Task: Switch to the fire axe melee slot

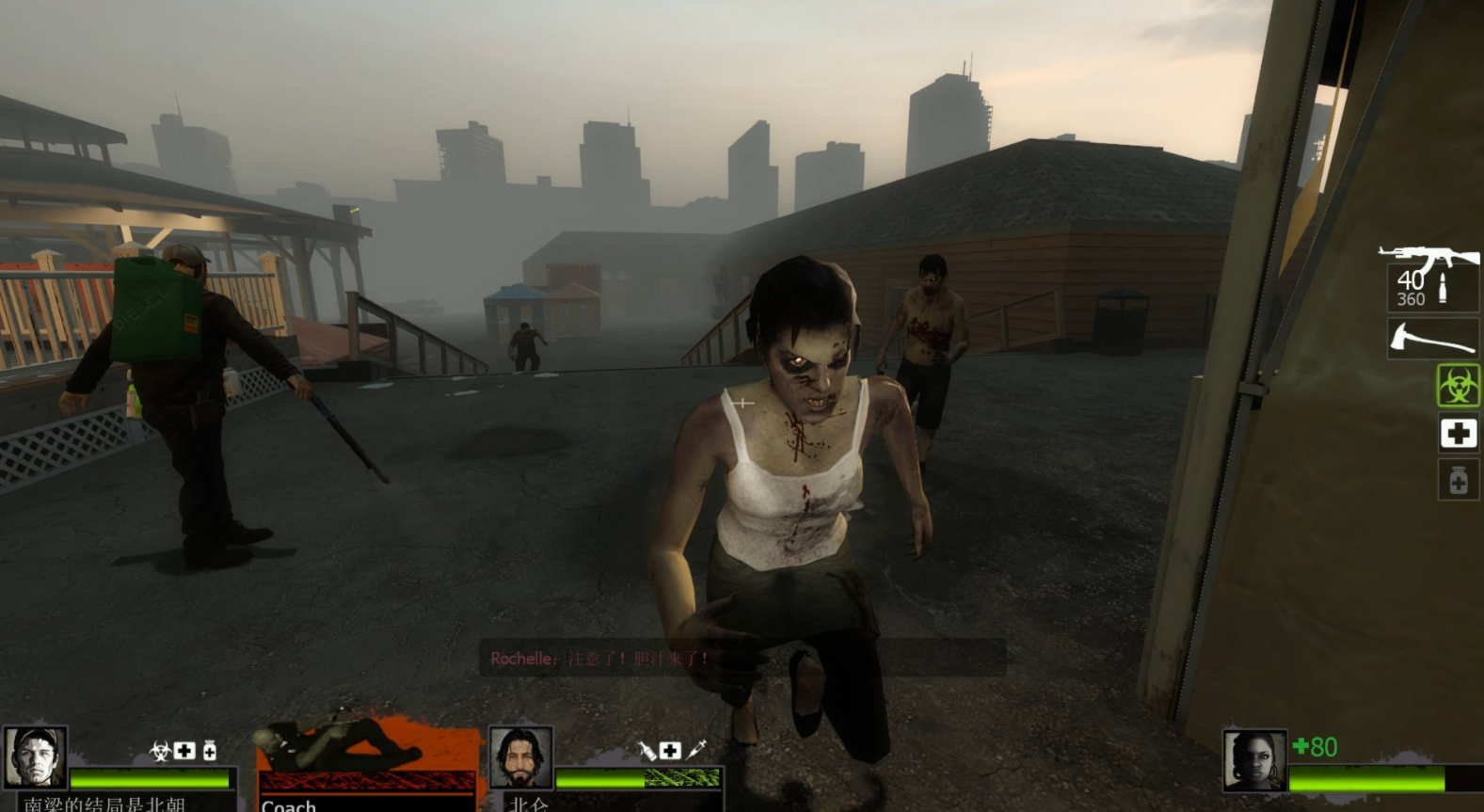Action: [x=1431, y=339]
